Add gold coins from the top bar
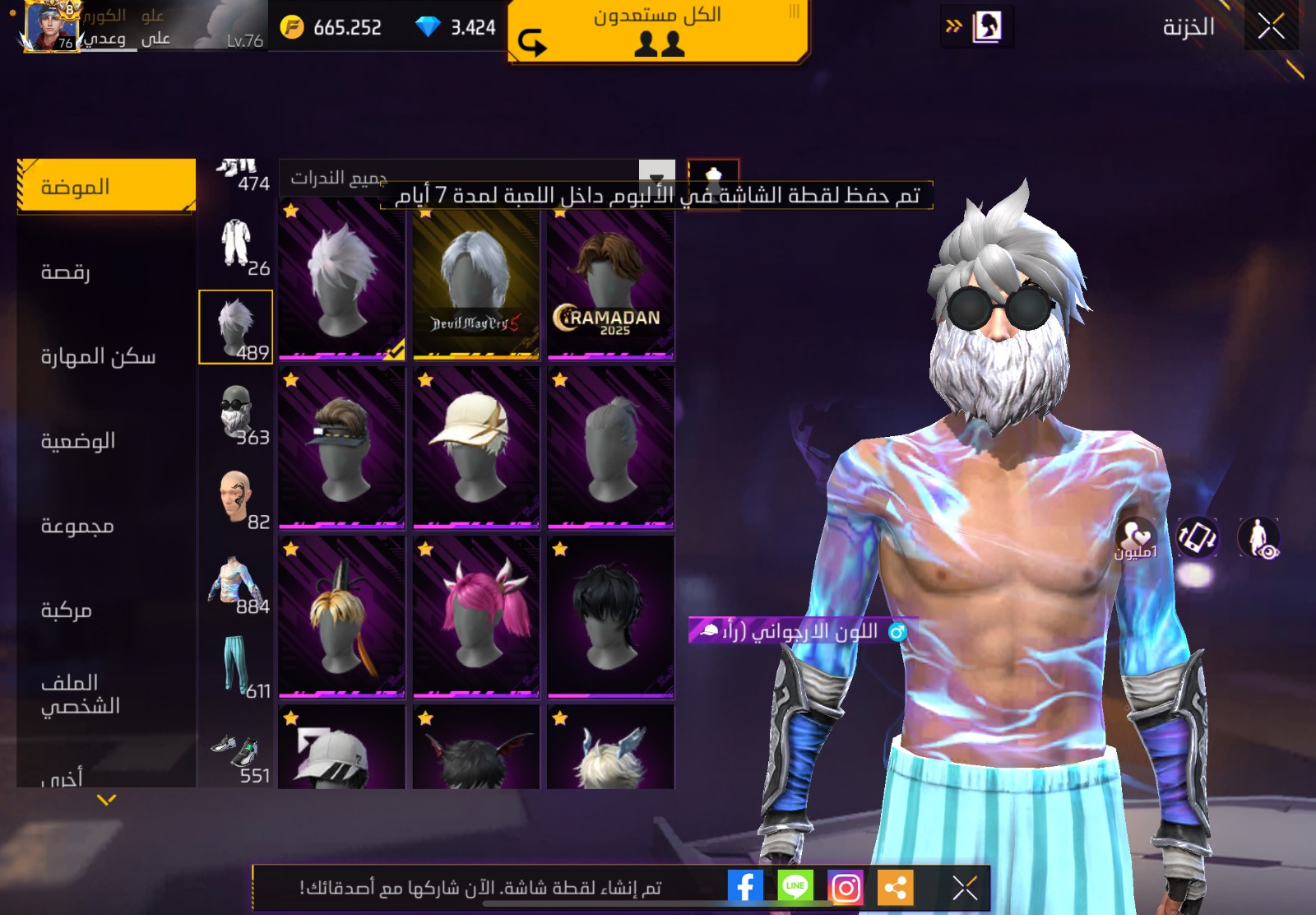Screen dimensions: 1316x915 [293, 27]
